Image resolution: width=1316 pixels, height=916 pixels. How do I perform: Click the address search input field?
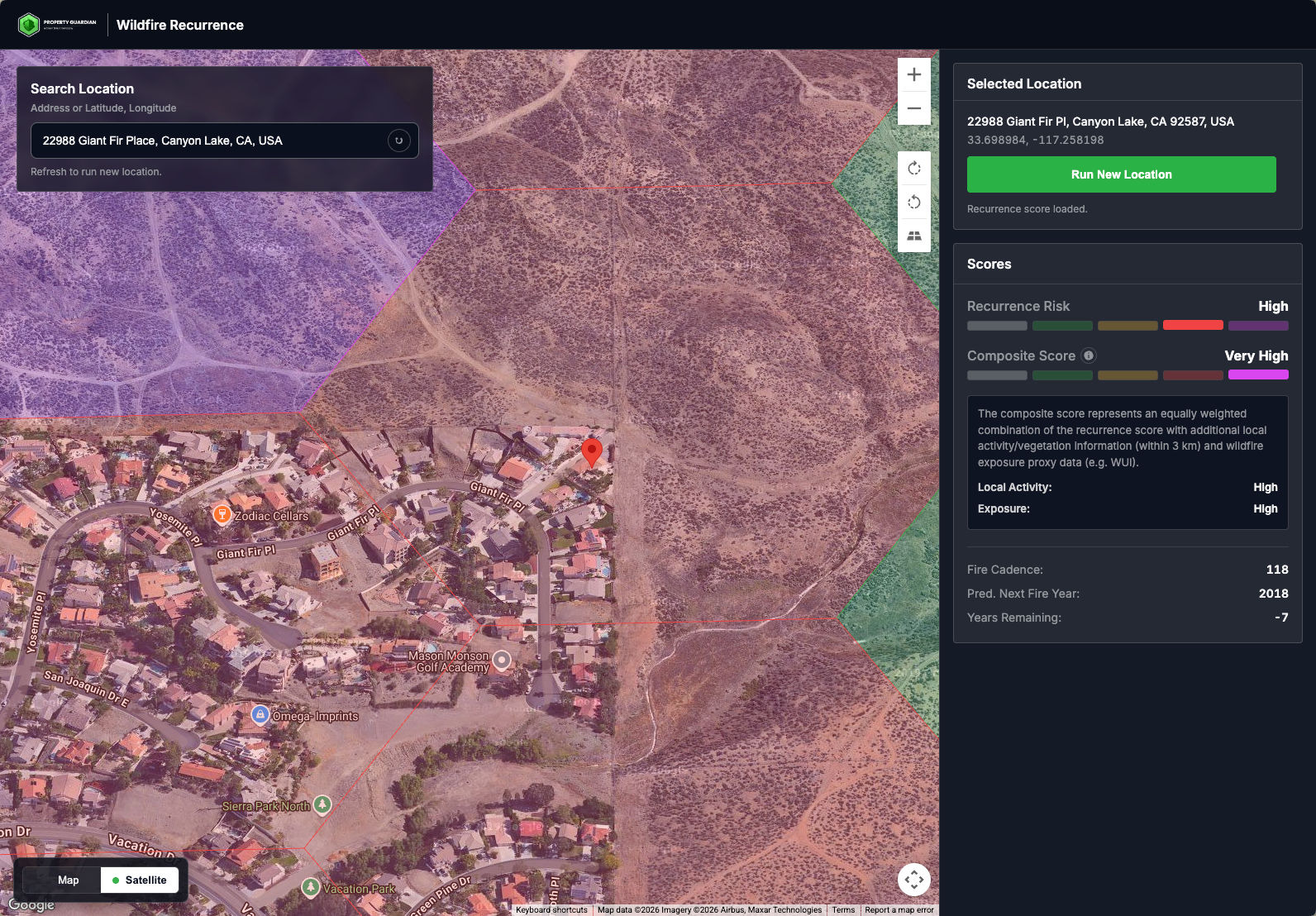(207, 141)
